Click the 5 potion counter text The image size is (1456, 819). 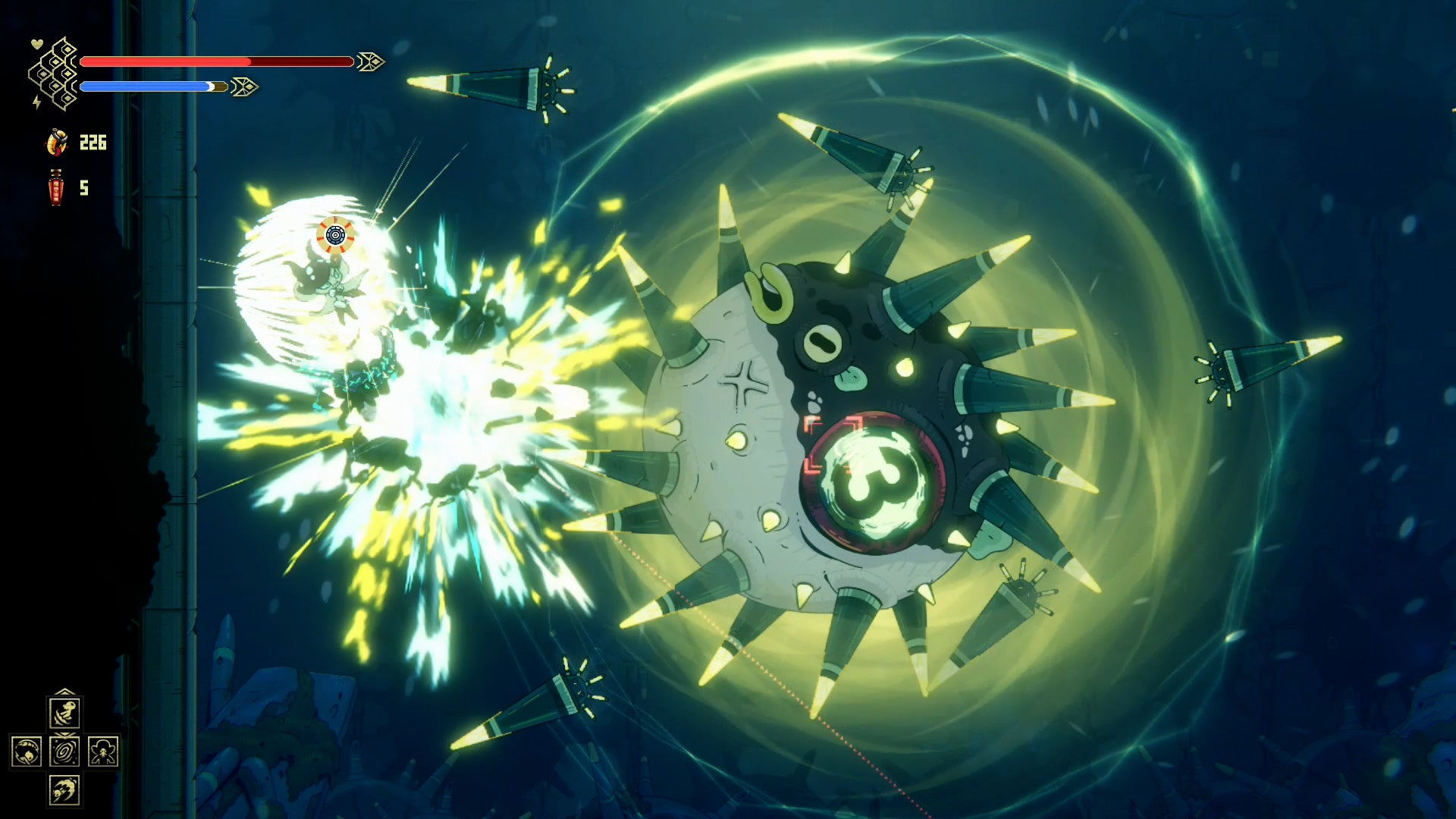click(x=83, y=188)
